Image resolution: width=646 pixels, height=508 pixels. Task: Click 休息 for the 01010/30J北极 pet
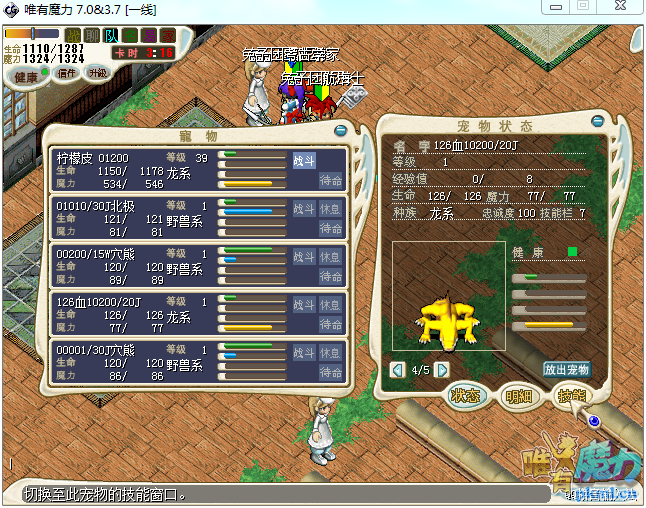pos(331,209)
